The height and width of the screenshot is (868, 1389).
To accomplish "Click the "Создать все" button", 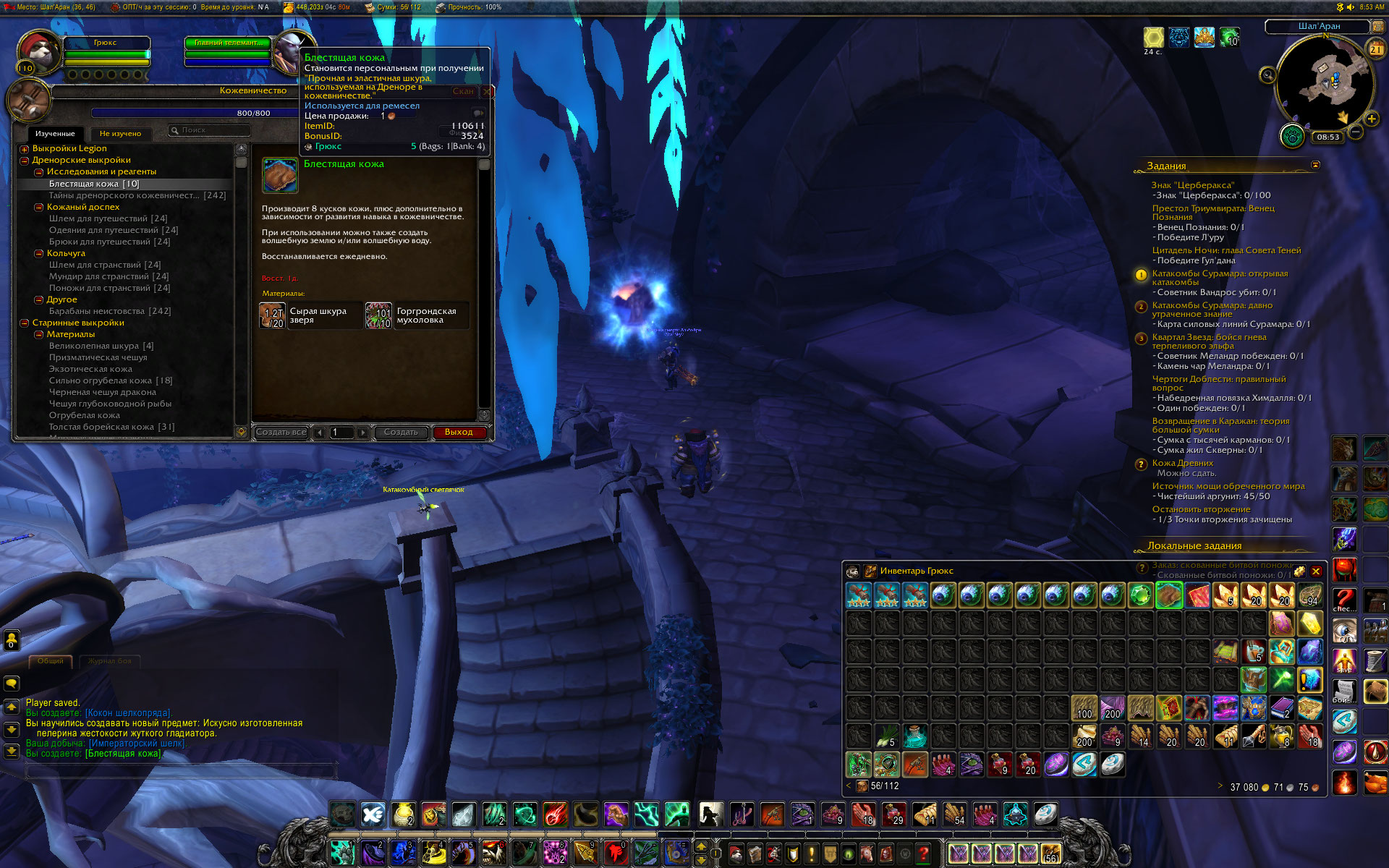I will pyautogui.click(x=281, y=433).
